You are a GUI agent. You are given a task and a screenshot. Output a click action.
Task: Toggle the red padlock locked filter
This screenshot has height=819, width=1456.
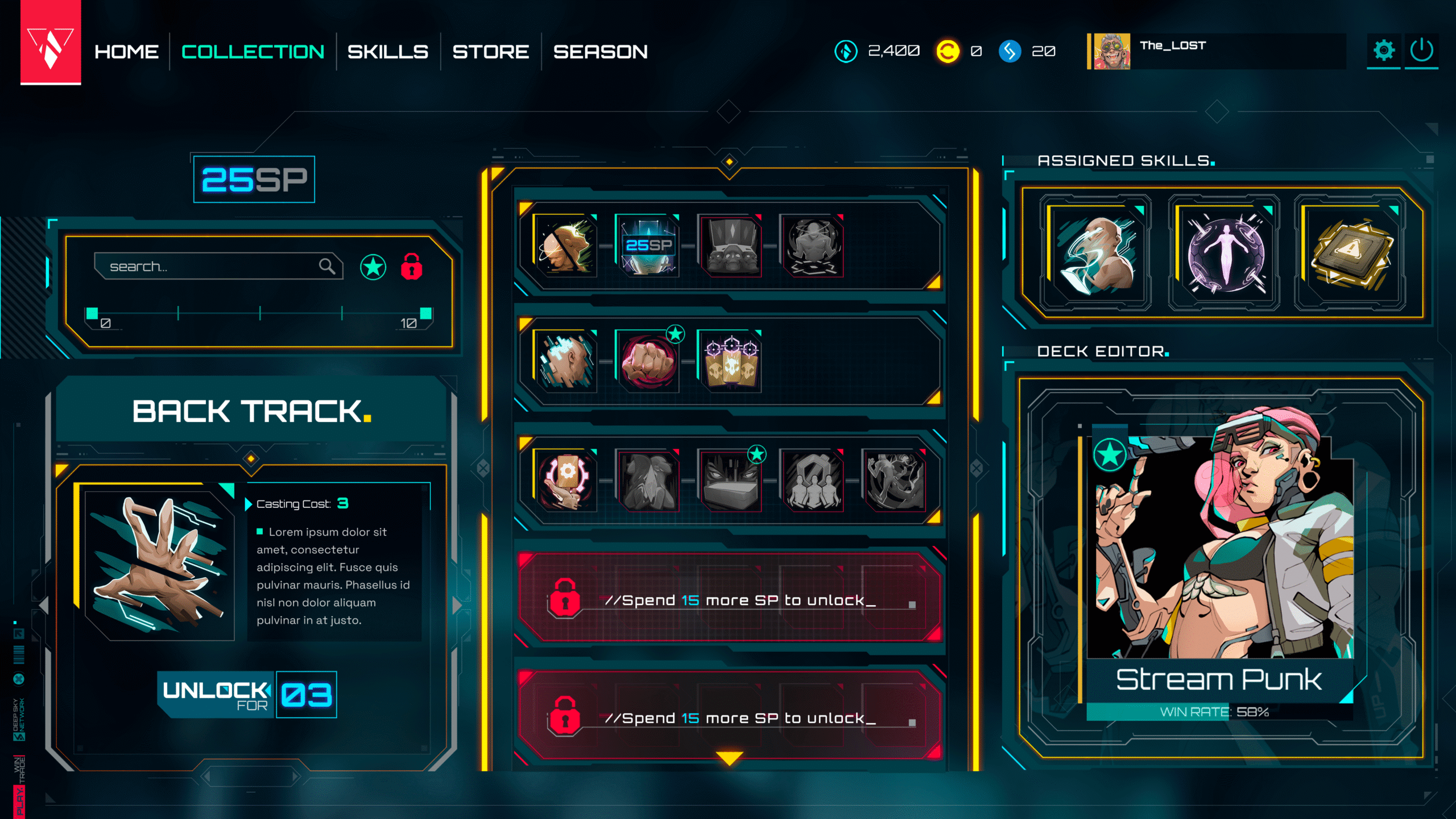point(412,267)
